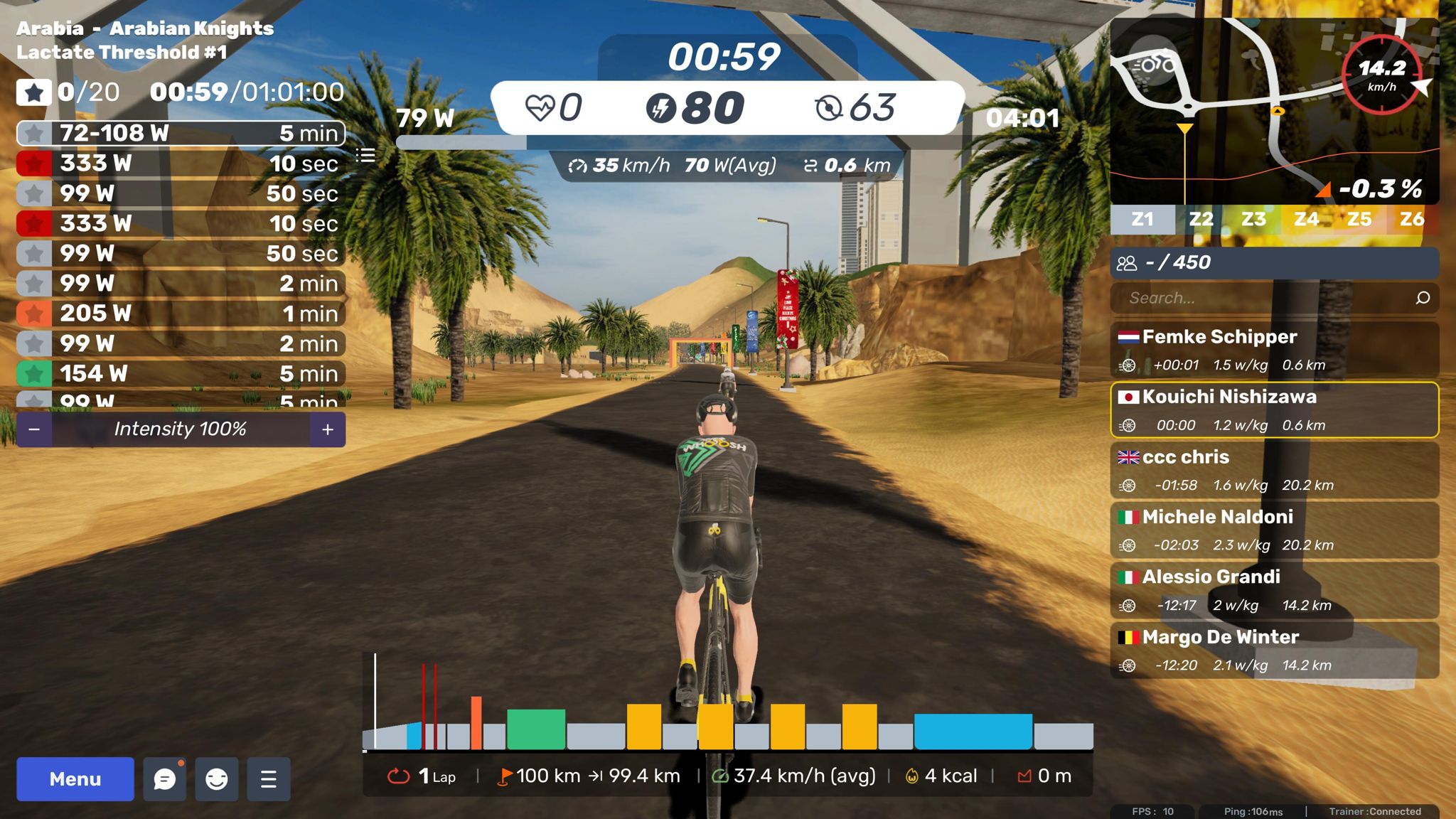Toggle the workout steps list icon
This screenshot has height=819, width=1456.
(365, 155)
